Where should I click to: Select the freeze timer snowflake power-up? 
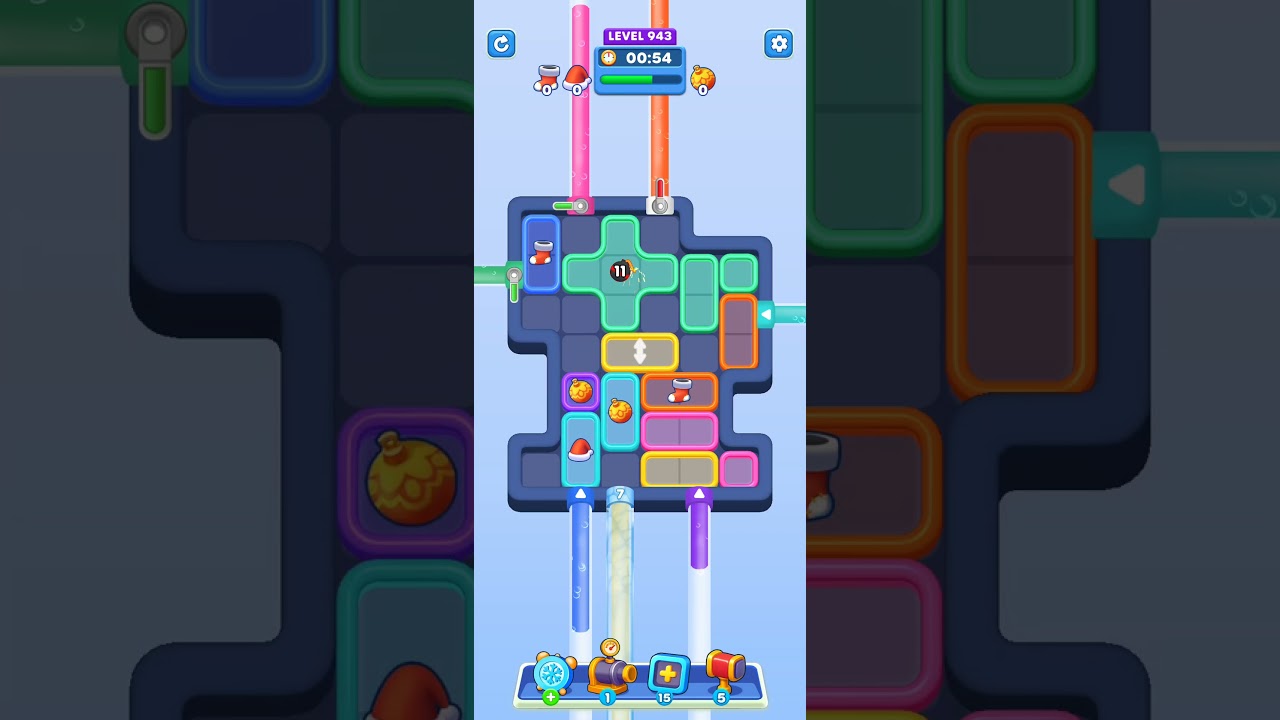click(x=553, y=676)
